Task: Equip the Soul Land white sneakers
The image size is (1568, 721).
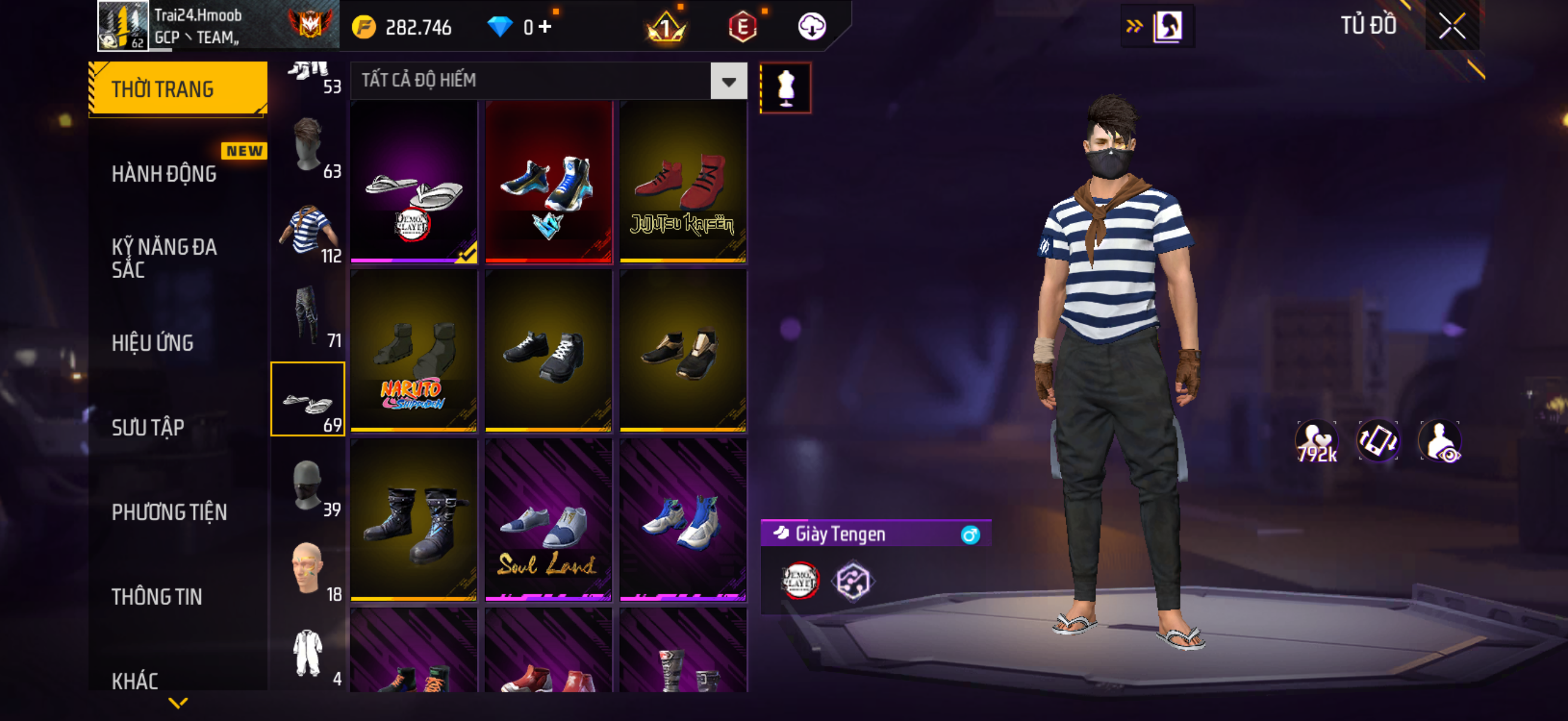Action: (548, 520)
